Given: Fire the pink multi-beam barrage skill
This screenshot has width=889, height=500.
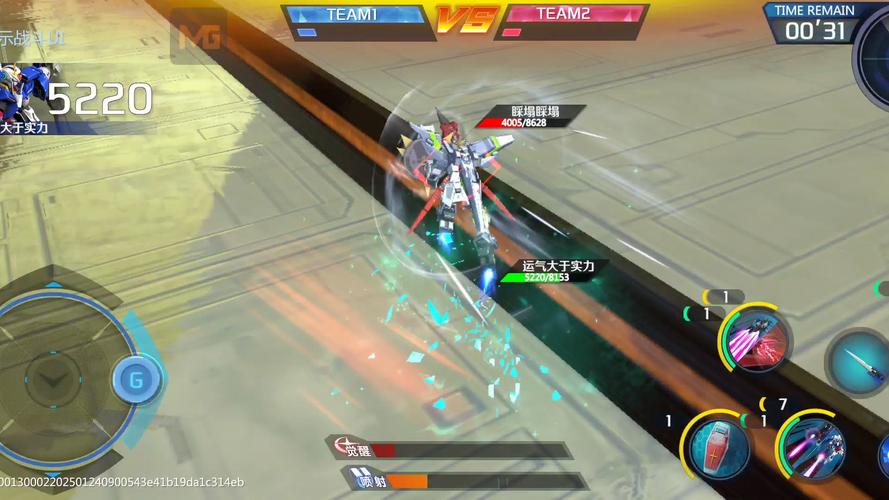Looking at the screenshot, I should (811, 445).
